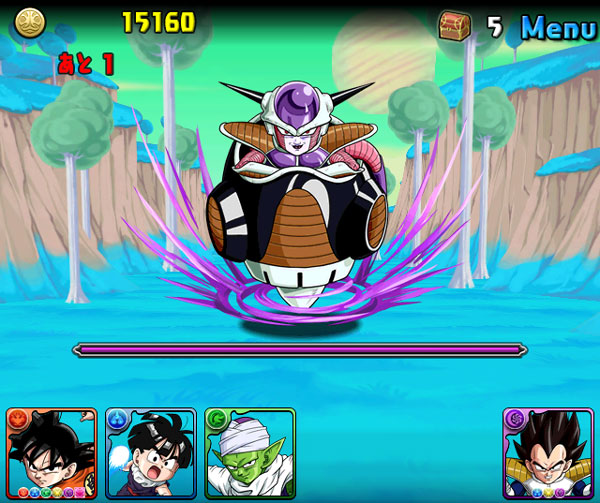This screenshot has height=503, width=600.
Task: Target the Frieza enemy in his hover pod
Action: [x=300, y=200]
